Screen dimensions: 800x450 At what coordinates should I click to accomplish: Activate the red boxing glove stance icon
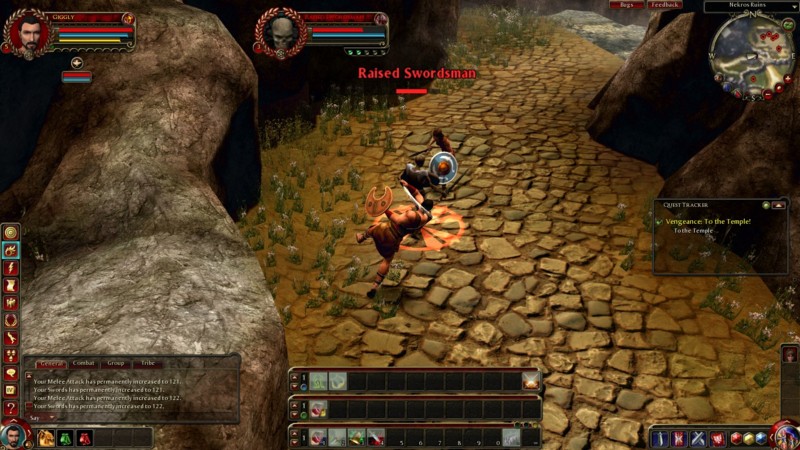[85, 438]
